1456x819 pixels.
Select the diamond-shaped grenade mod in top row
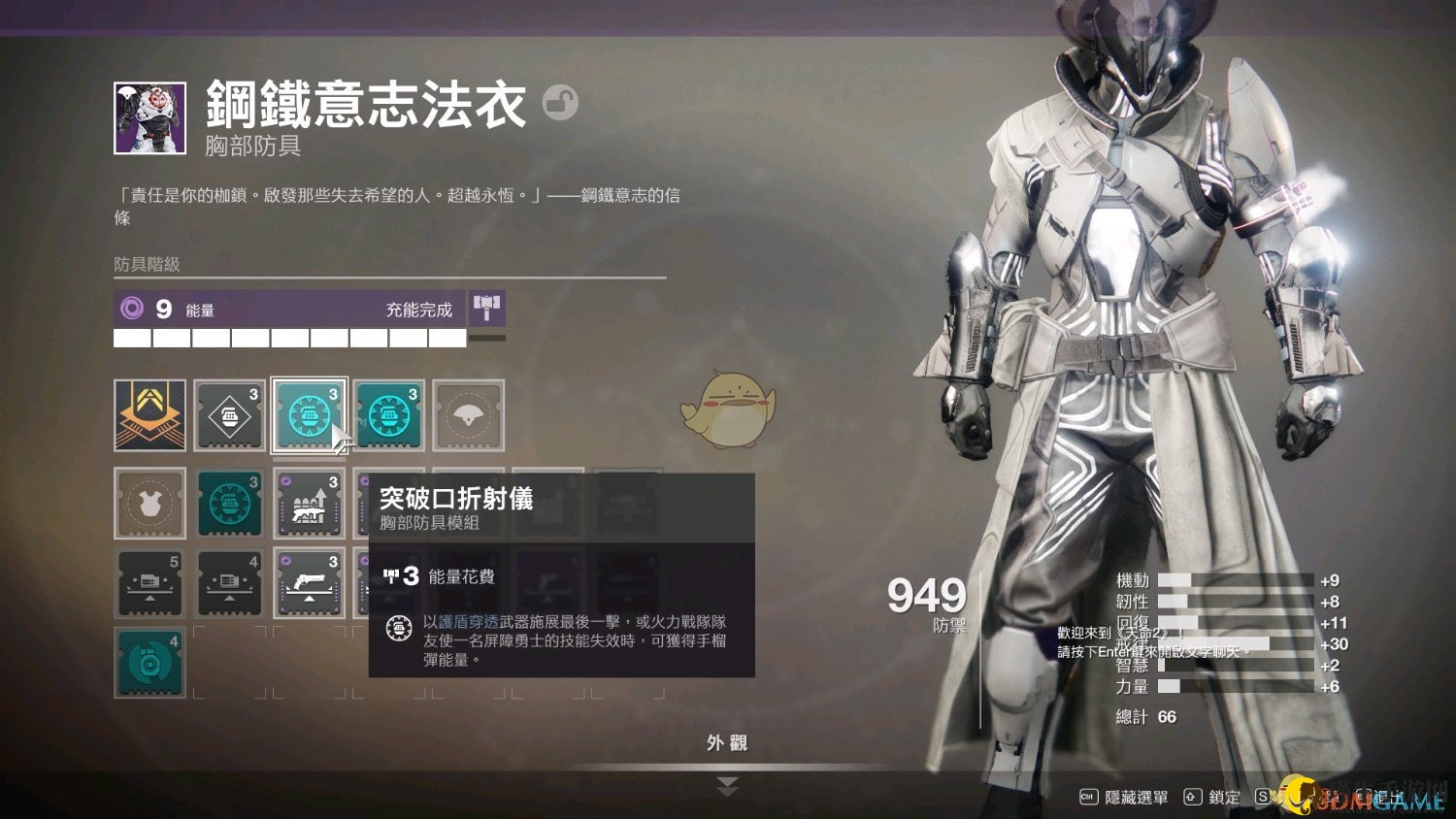click(x=229, y=415)
